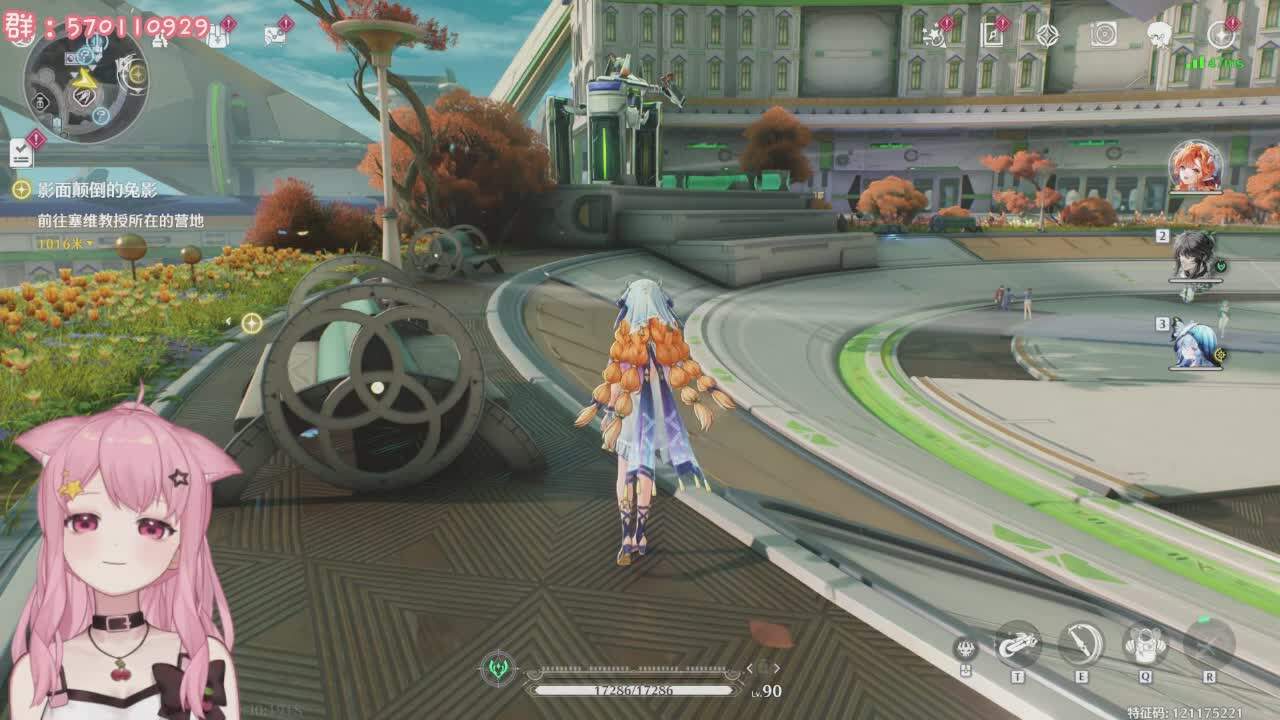Switch to blue-haired party member 3
1280x720 pixels.
pyautogui.click(x=1195, y=343)
